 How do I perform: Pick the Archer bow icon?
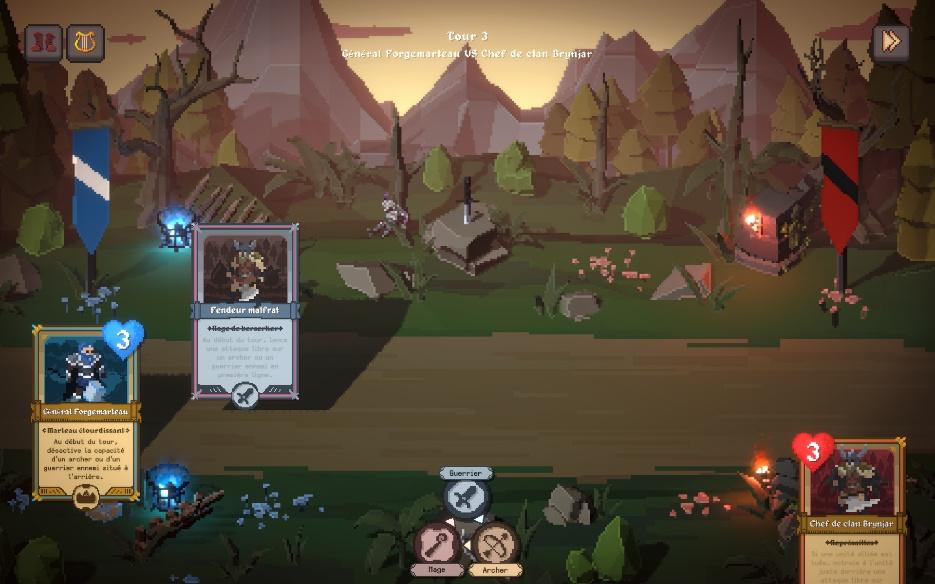click(x=494, y=545)
